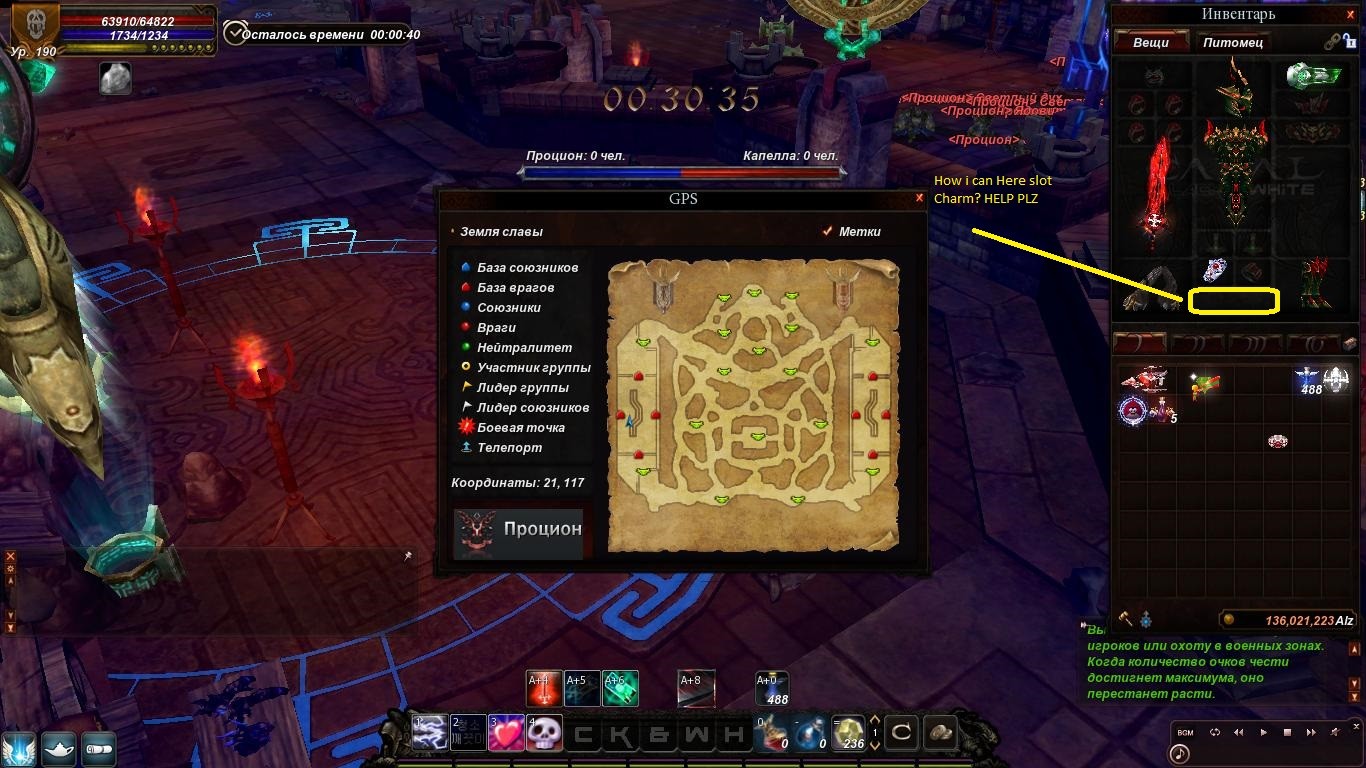Toggle the Метки checkbox on the map
This screenshot has height=768, width=1366.
click(827, 231)
